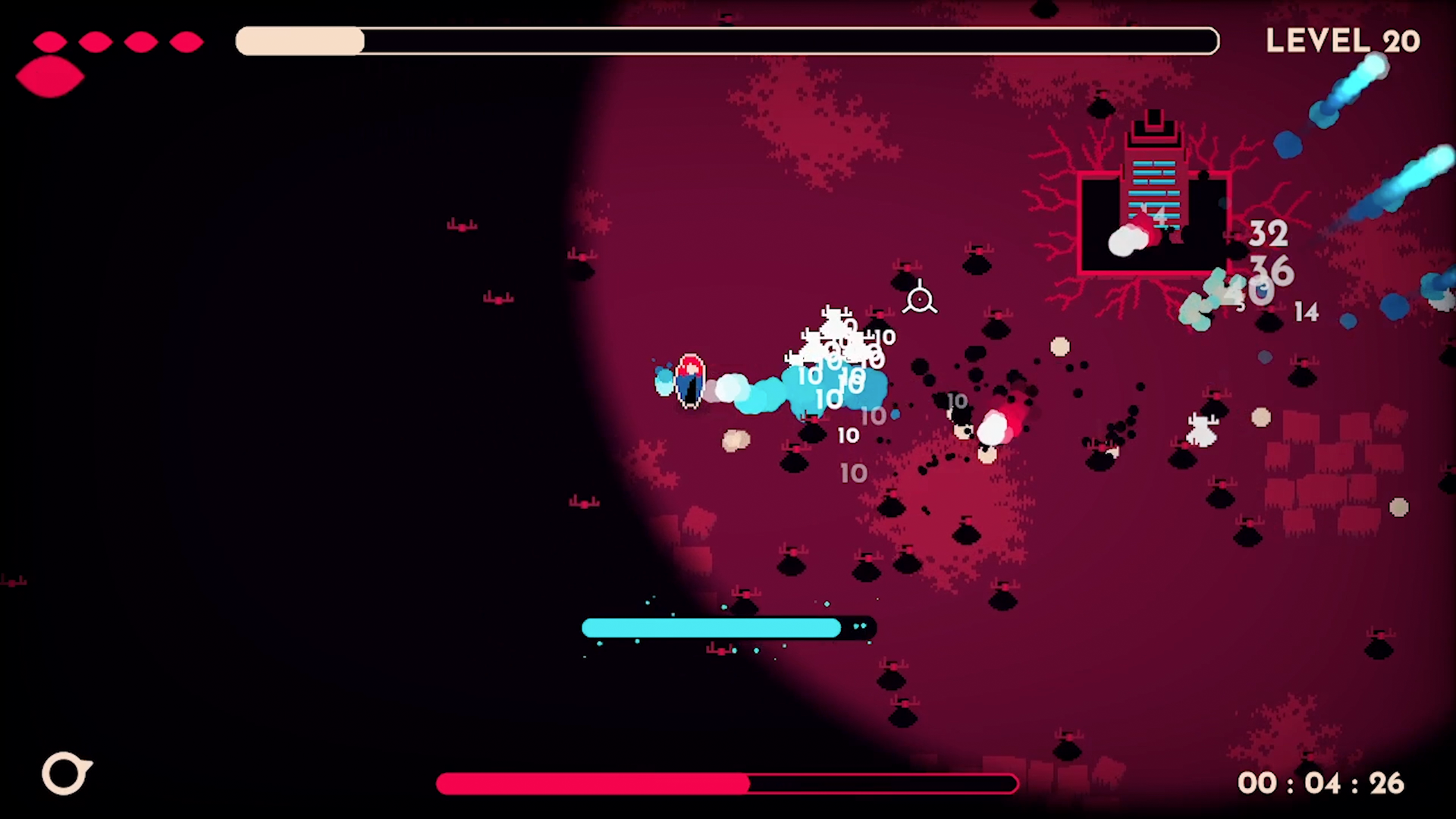This screenshot has width=1456, height=819.
Task: Click the damage number 32
Action: point(1267,234)
